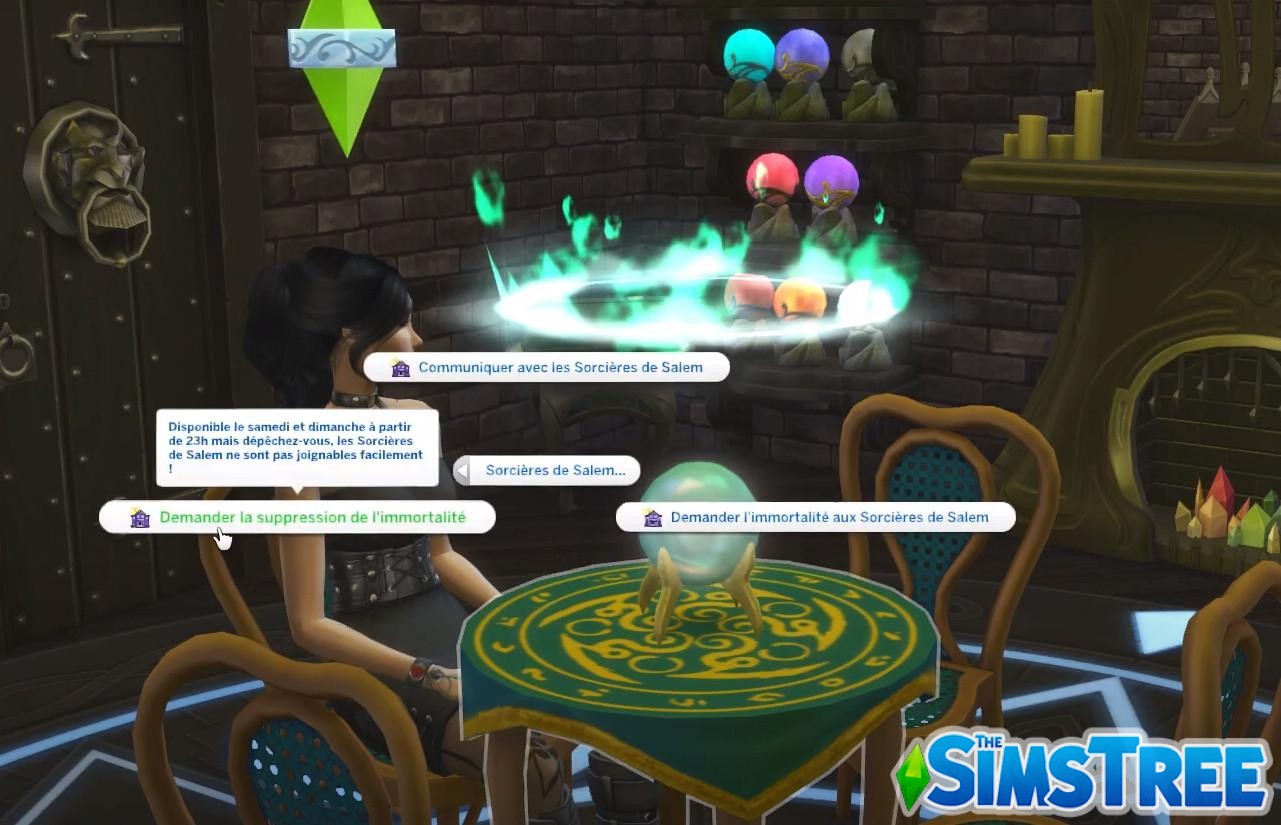Click the rabbit-hole icon on "Demander la suppression de l'immortalité"
Image resolution: width=1281 pixels, height=825 pixels.
[140, 518]
